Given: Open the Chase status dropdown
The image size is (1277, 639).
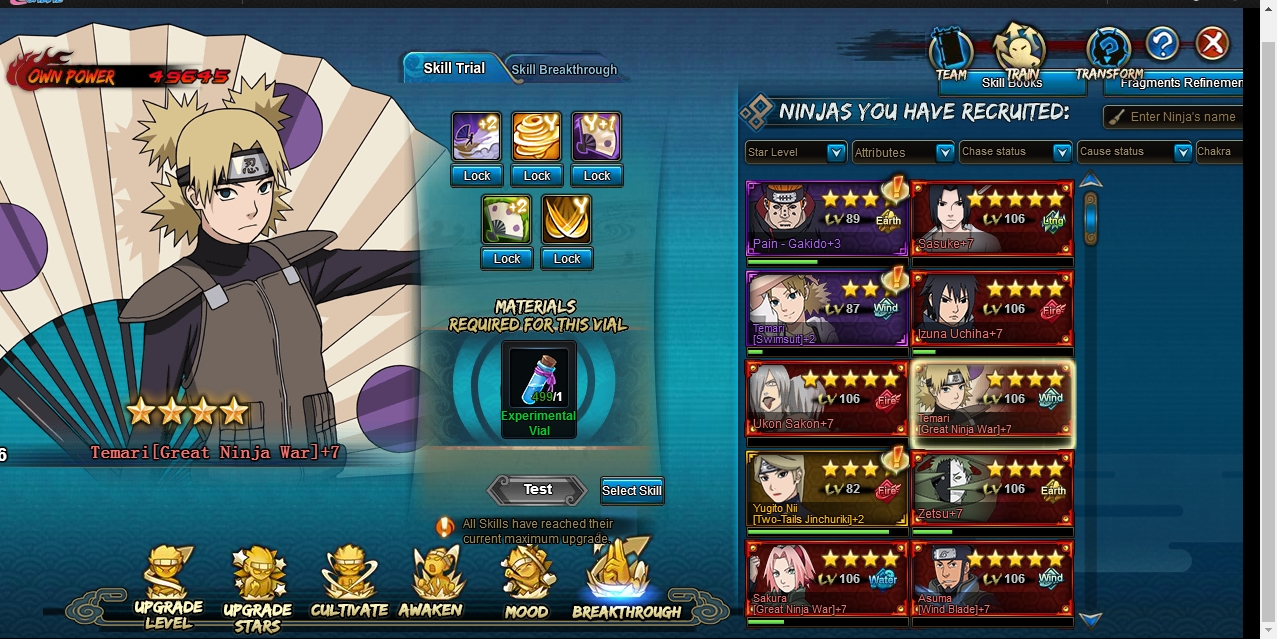Looking at the screenshot, I should (1014, 152).
